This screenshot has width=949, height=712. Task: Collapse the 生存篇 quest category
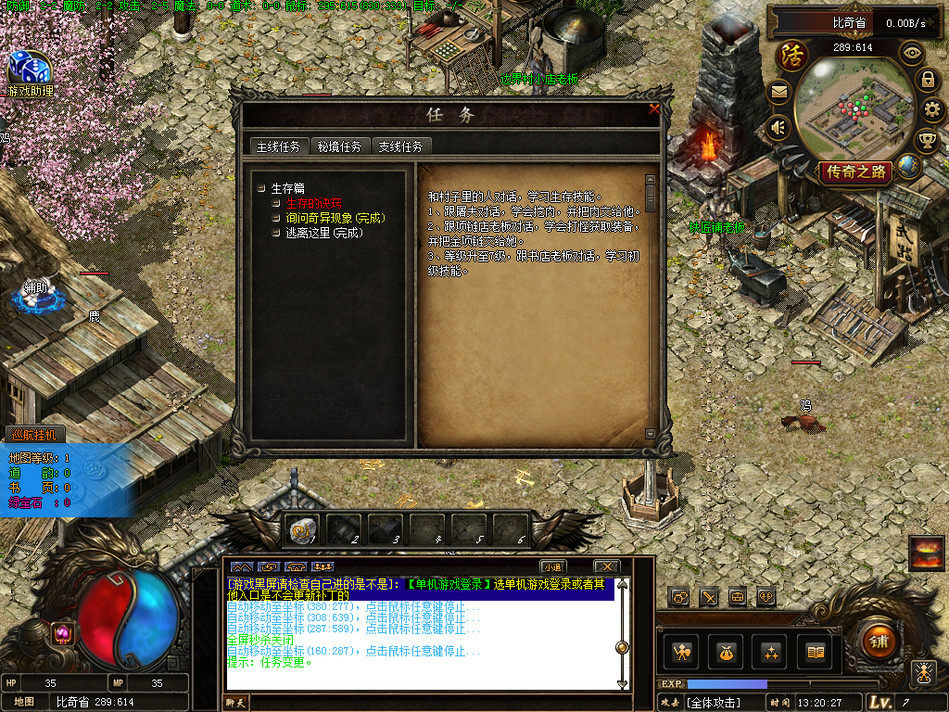pos(261,188)
